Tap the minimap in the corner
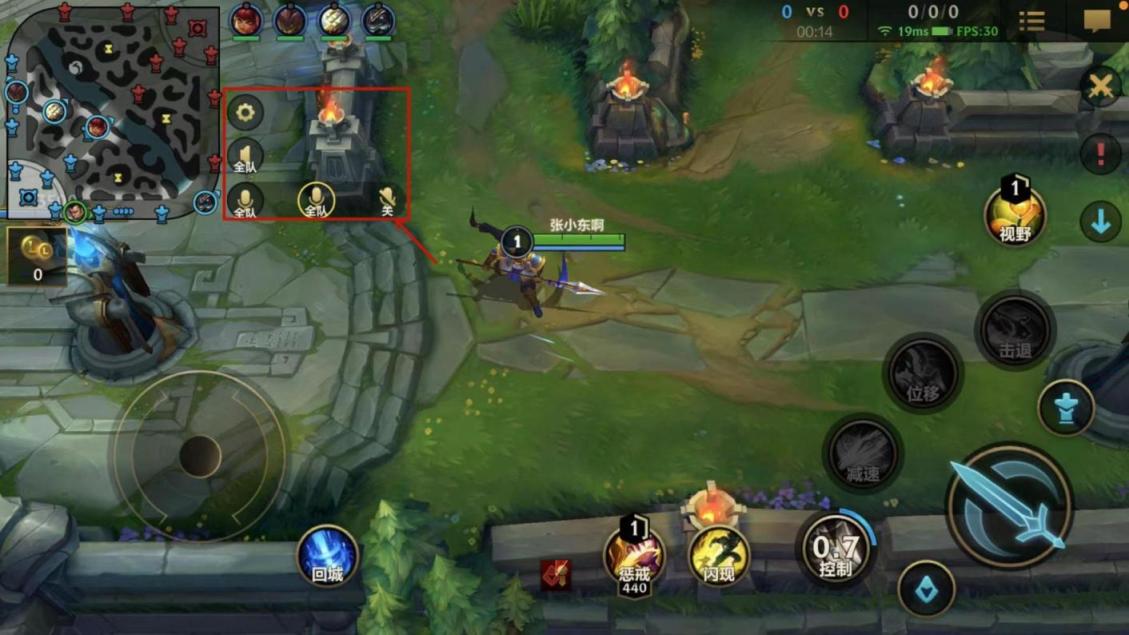Viewport: 1129px width, 635px height. click(x=112, y=110)
